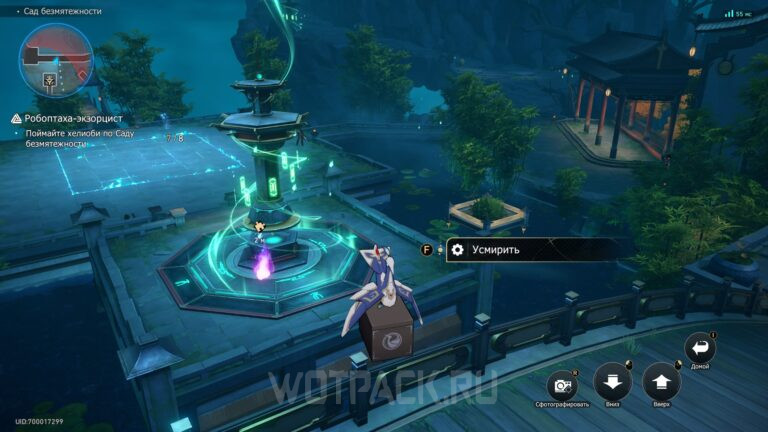768x432 pixels.
Task: Select the Усмирить interaction option
Action: 498,249
